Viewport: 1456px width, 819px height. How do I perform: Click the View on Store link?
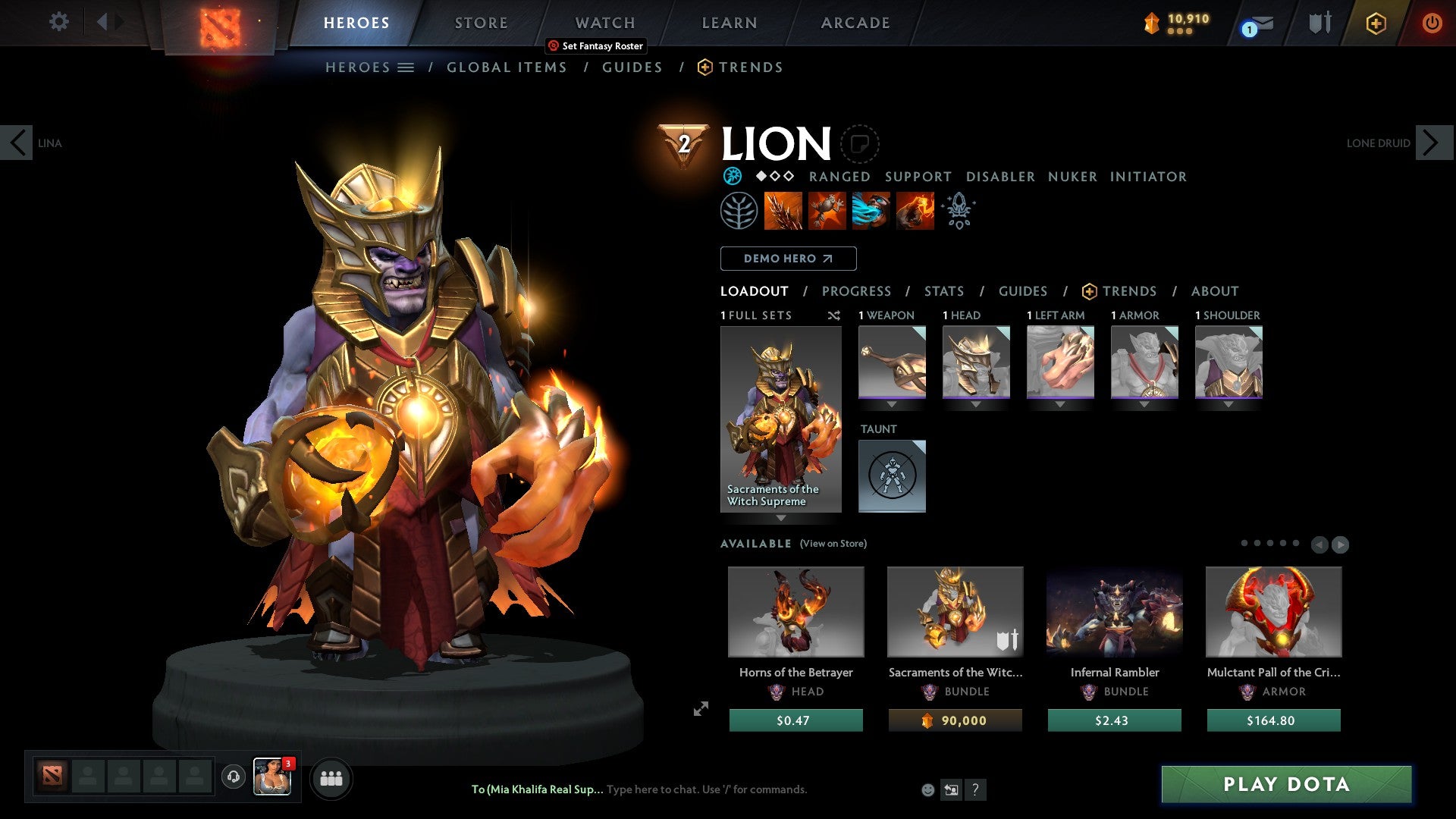[x=833, y=544]
